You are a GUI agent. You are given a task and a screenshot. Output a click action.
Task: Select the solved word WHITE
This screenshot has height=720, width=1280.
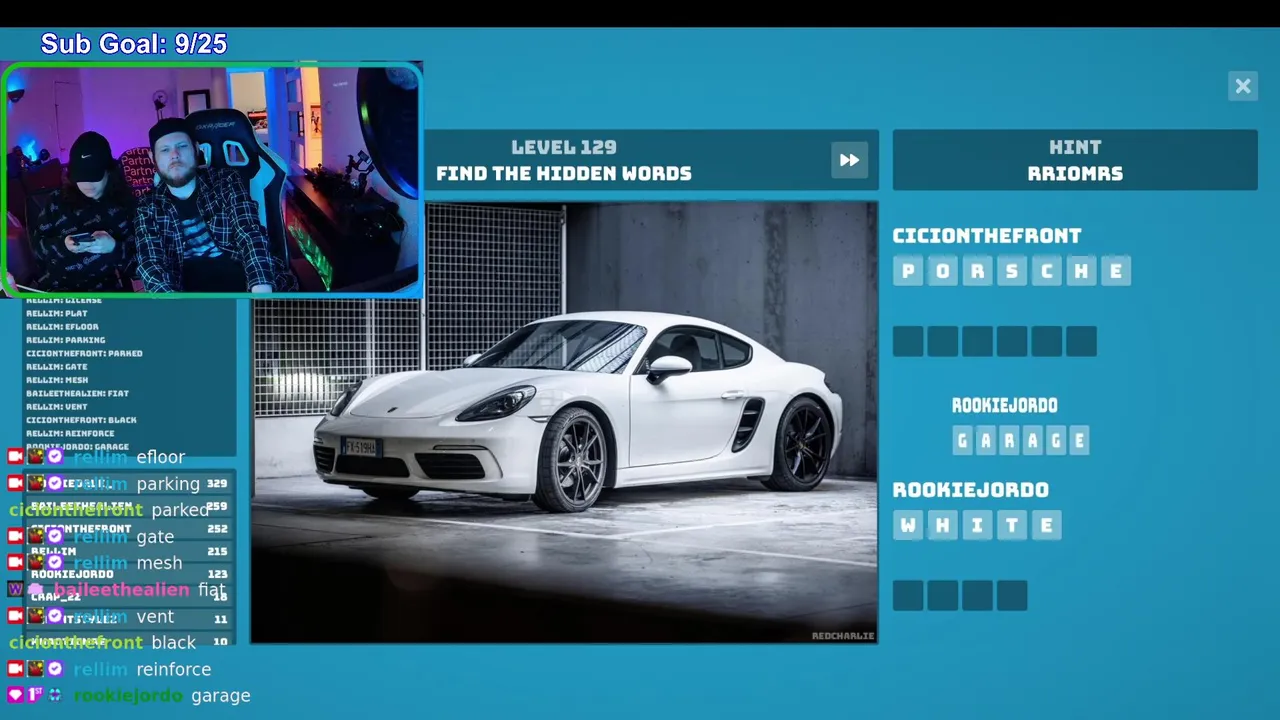[977, 525]
